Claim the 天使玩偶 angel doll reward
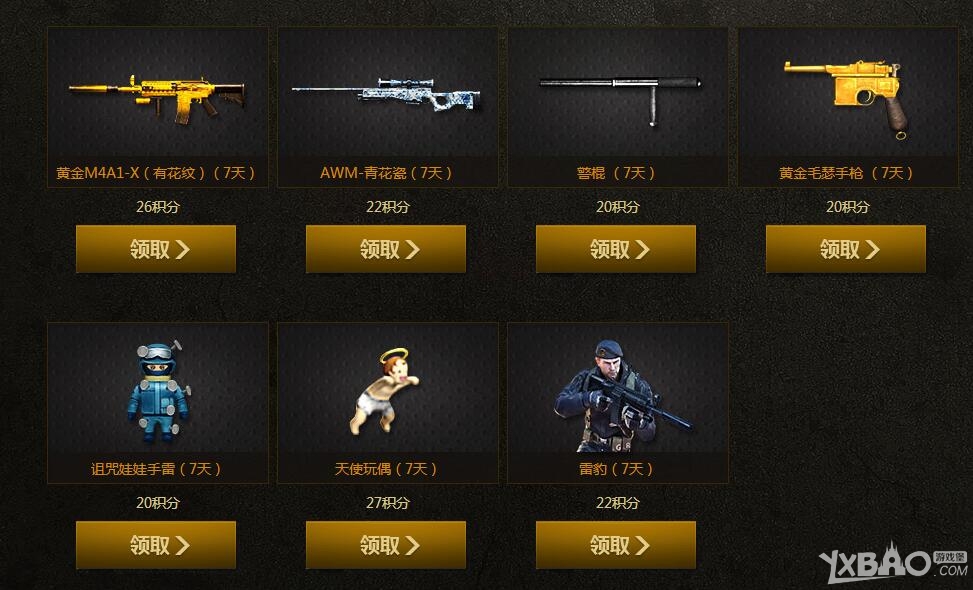 coord(386,545)
